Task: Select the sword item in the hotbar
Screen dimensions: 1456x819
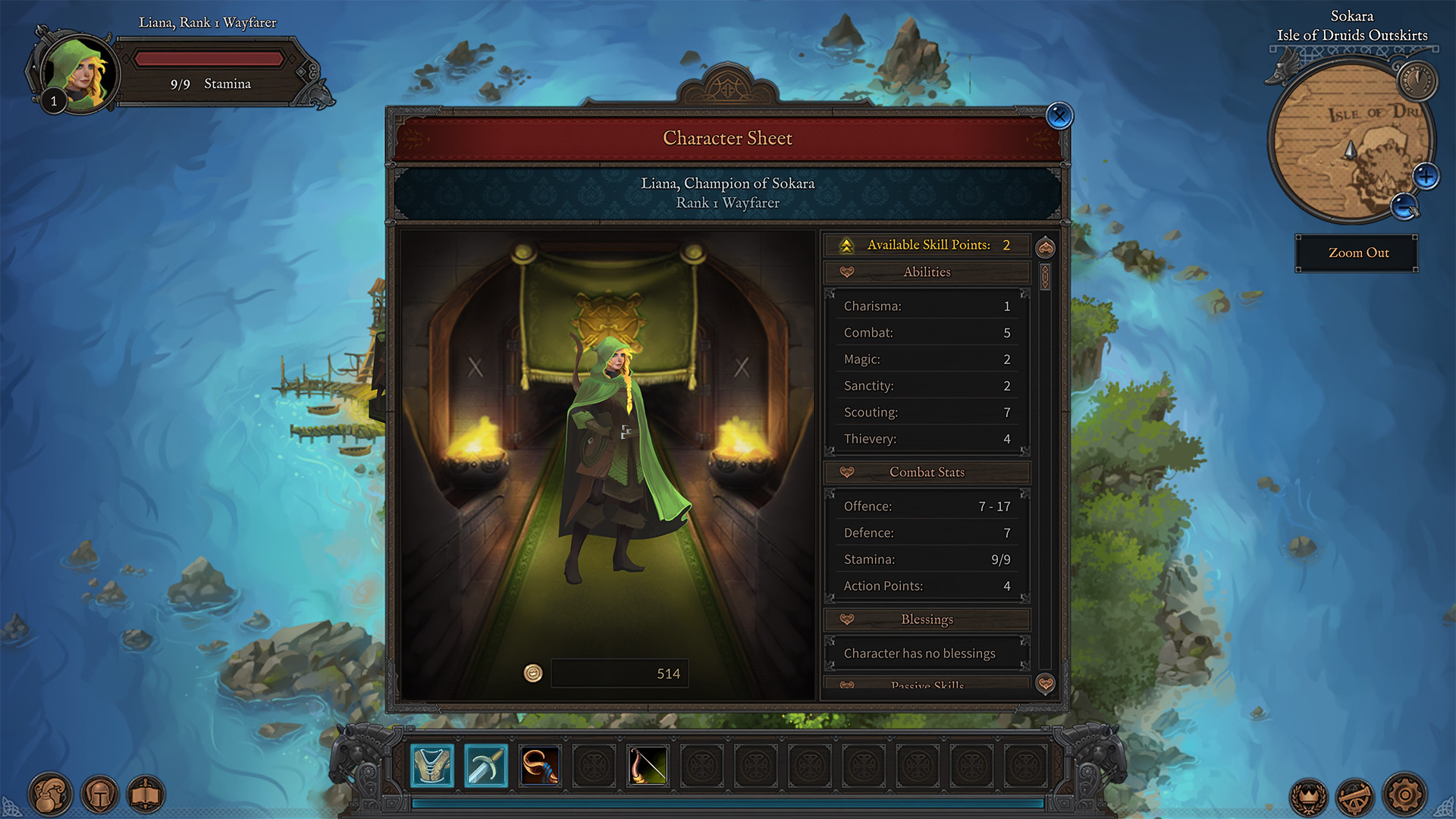Action: point(486,766)
